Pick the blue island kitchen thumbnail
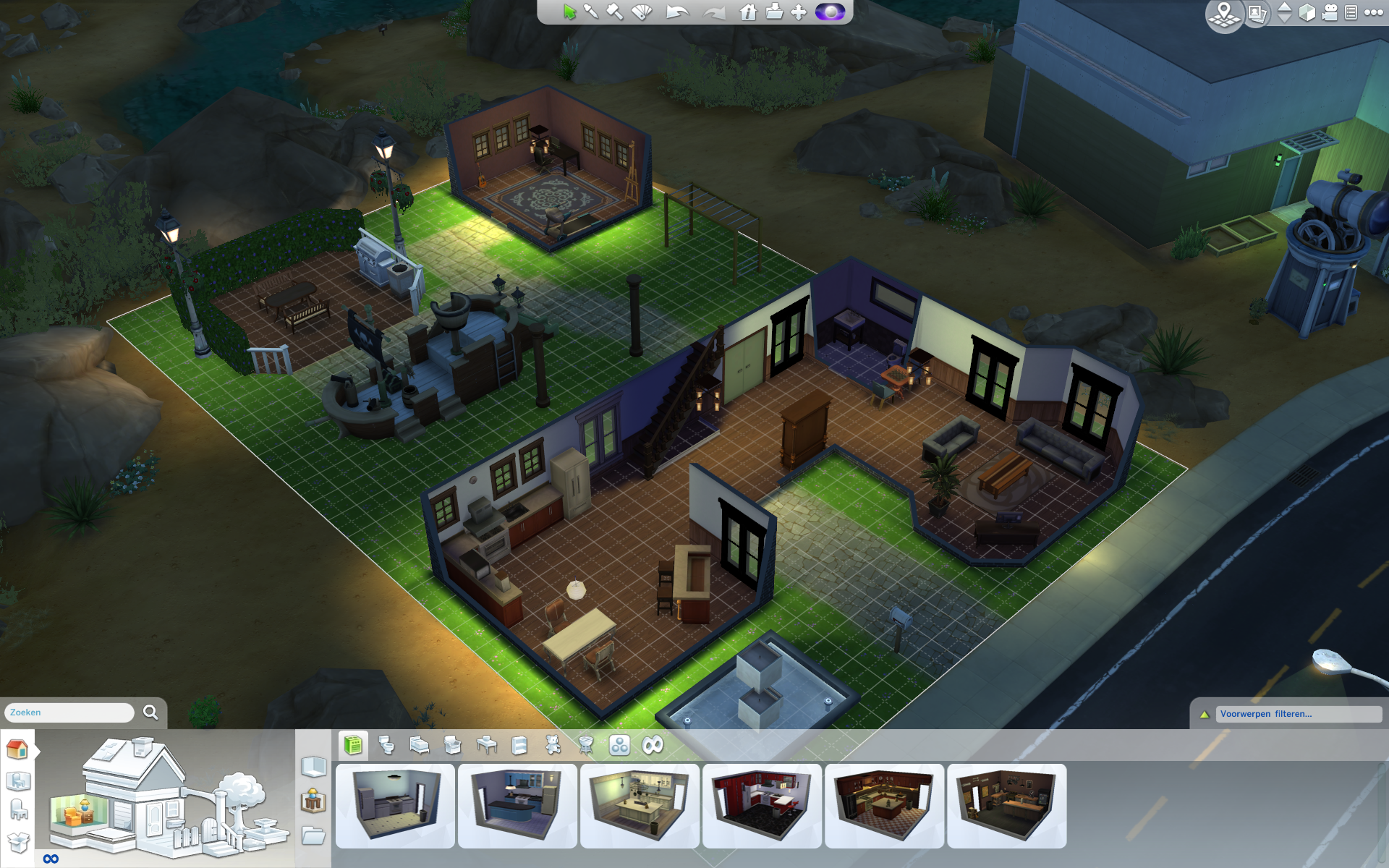 click(517, 805)
